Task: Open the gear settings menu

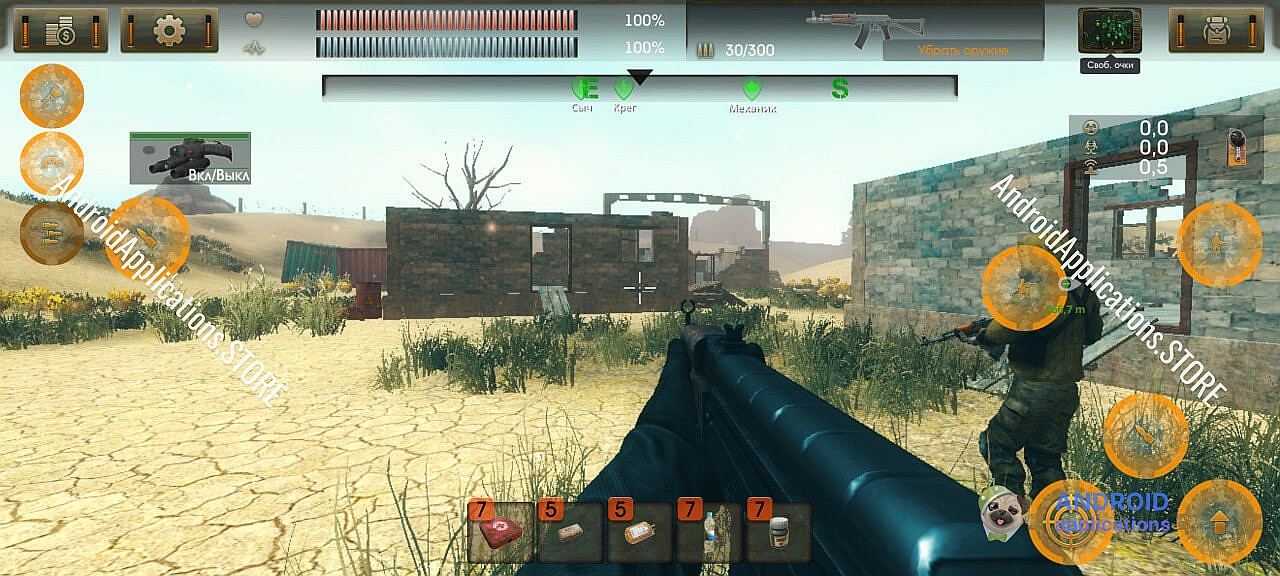Action: pyautogui.click(x=169, y=30)
